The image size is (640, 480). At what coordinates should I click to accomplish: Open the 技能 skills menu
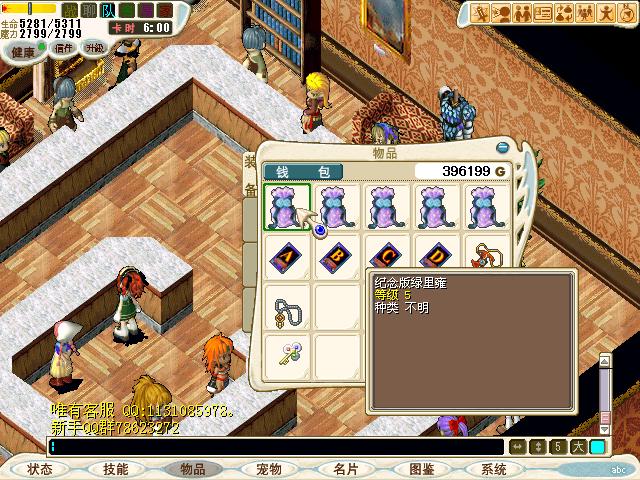(116, 469)
